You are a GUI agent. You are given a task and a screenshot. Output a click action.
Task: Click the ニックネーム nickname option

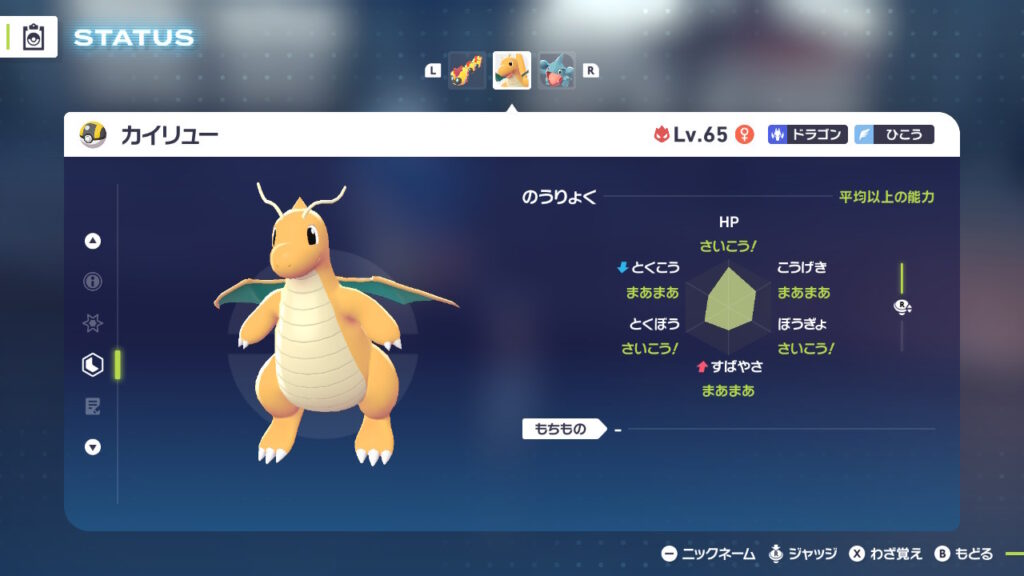click(x=708, y=554)
